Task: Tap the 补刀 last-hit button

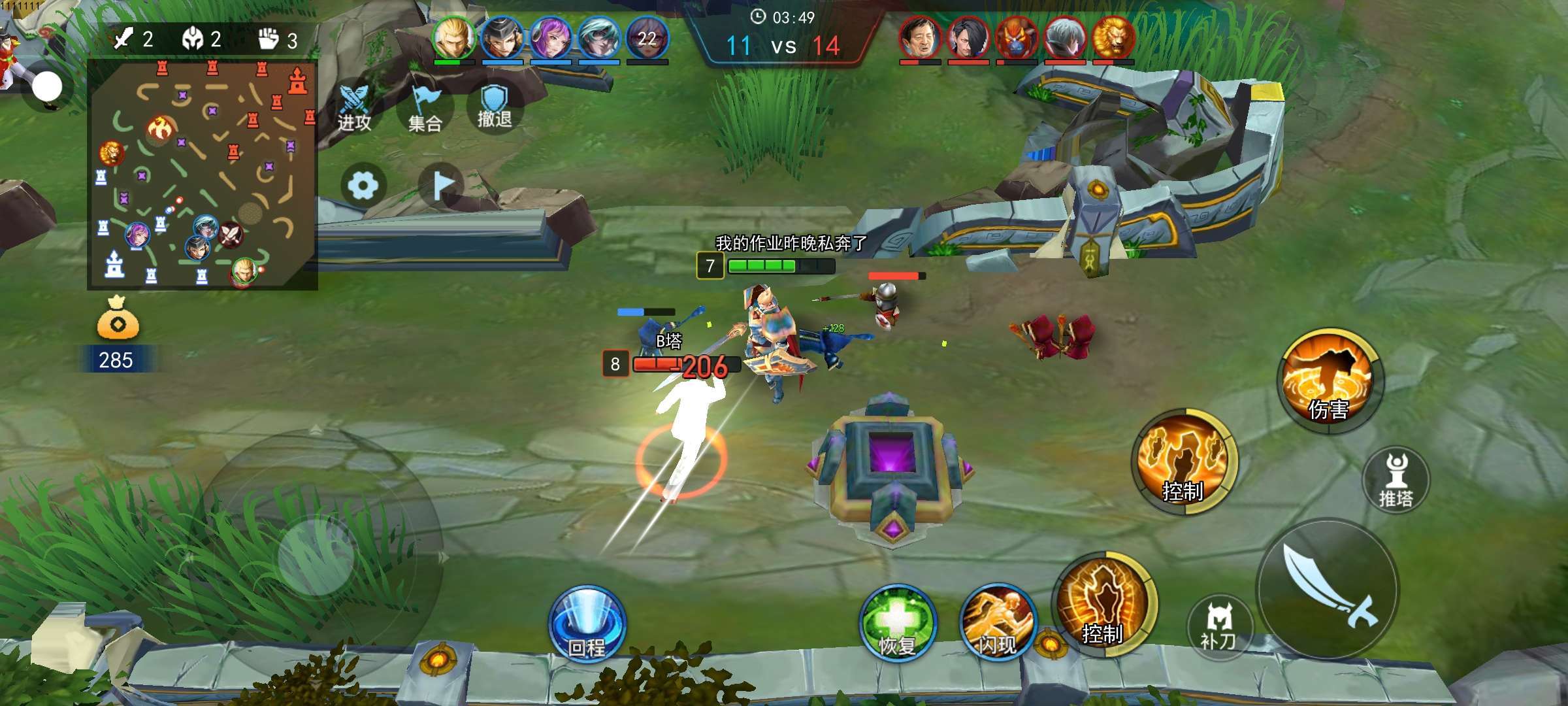Action: point(1219,627)
